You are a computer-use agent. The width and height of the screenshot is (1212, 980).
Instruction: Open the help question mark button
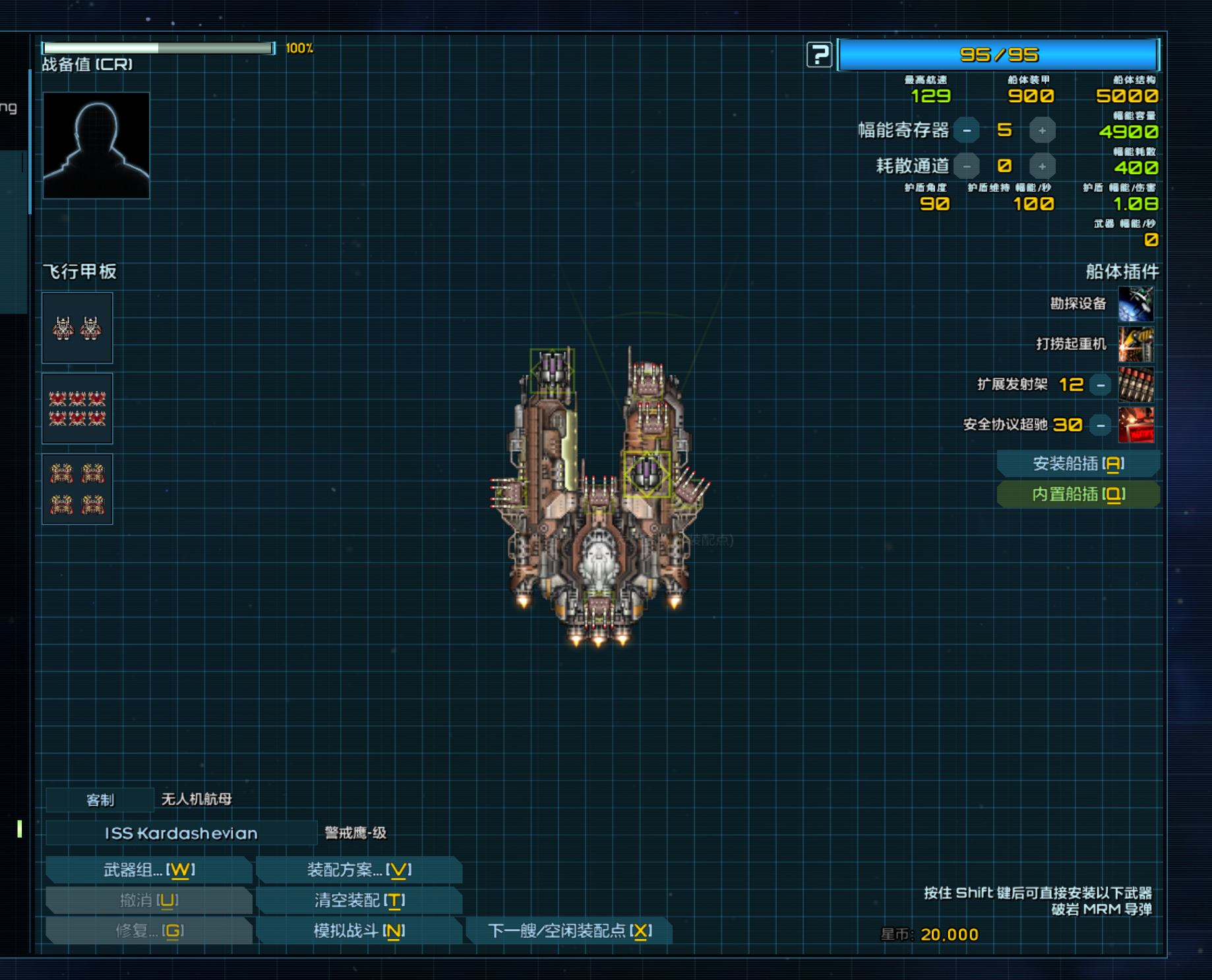click(819, 55)
